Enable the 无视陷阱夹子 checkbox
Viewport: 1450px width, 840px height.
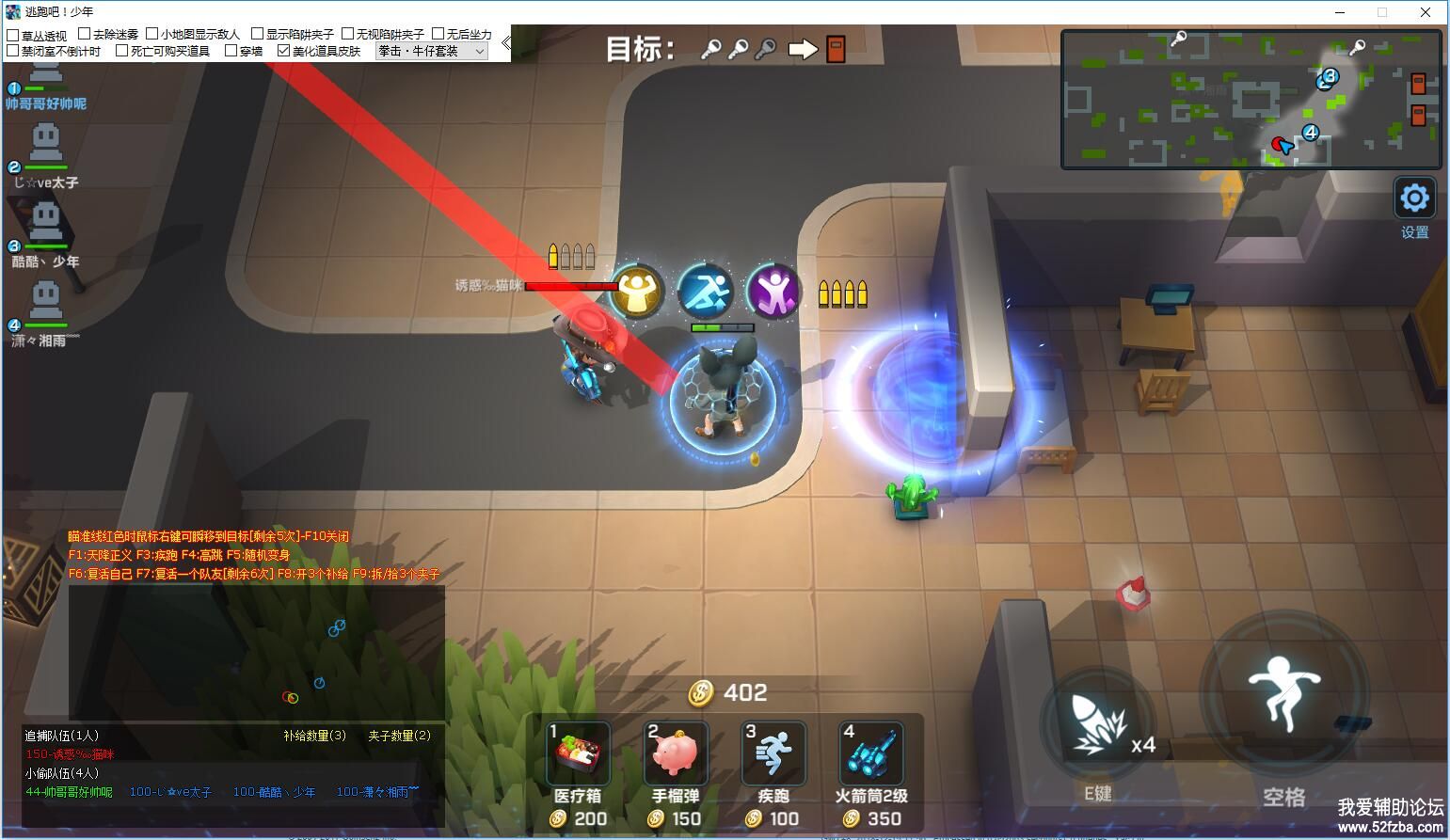point(348,35)
